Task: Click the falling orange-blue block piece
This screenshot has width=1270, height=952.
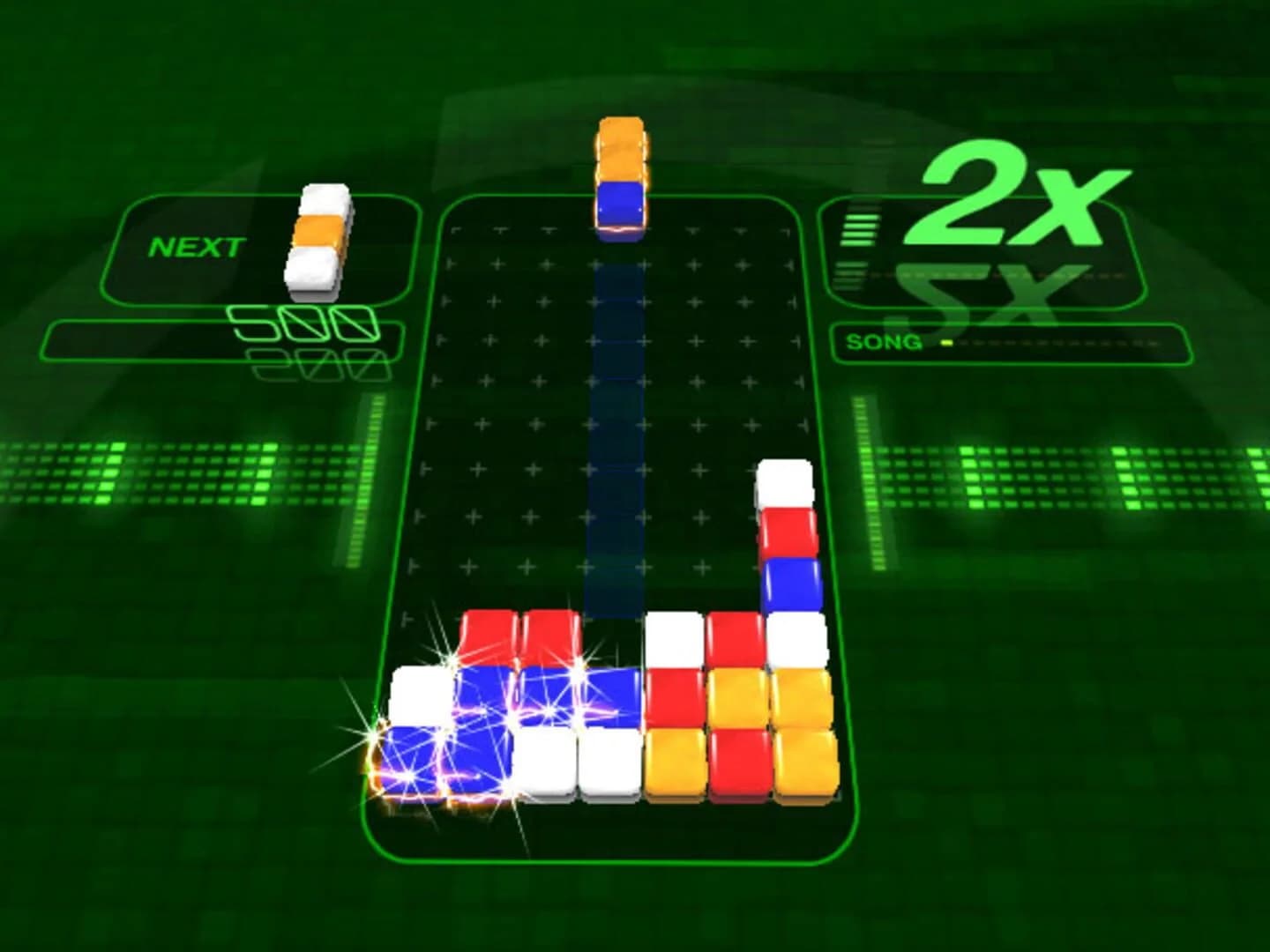Action: (623, 176)
